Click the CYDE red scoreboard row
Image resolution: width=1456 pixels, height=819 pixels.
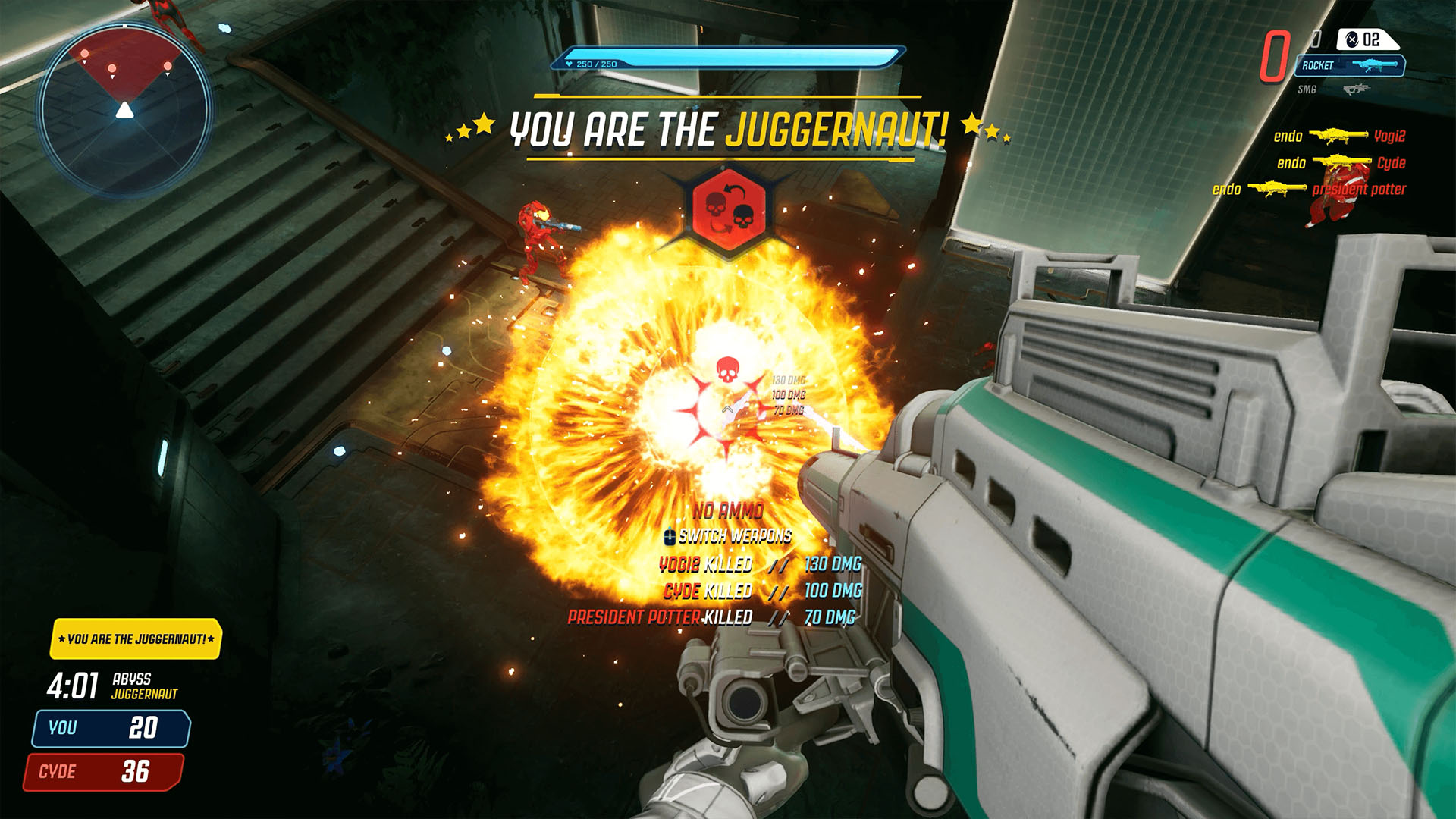click(x=104, y=771)
